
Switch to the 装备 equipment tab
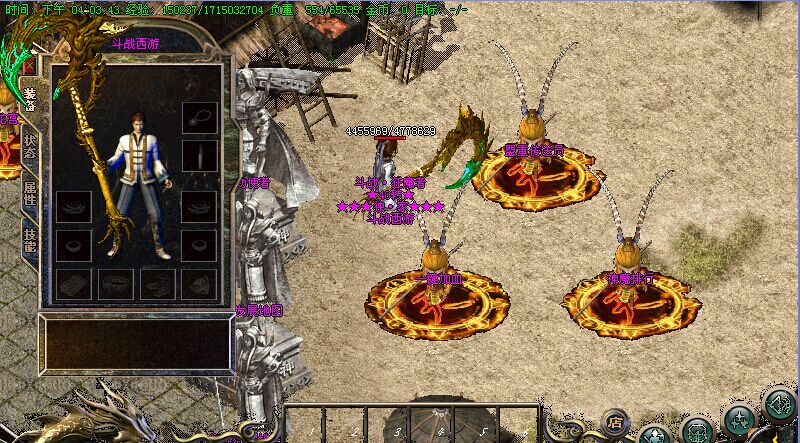[30, 98]
